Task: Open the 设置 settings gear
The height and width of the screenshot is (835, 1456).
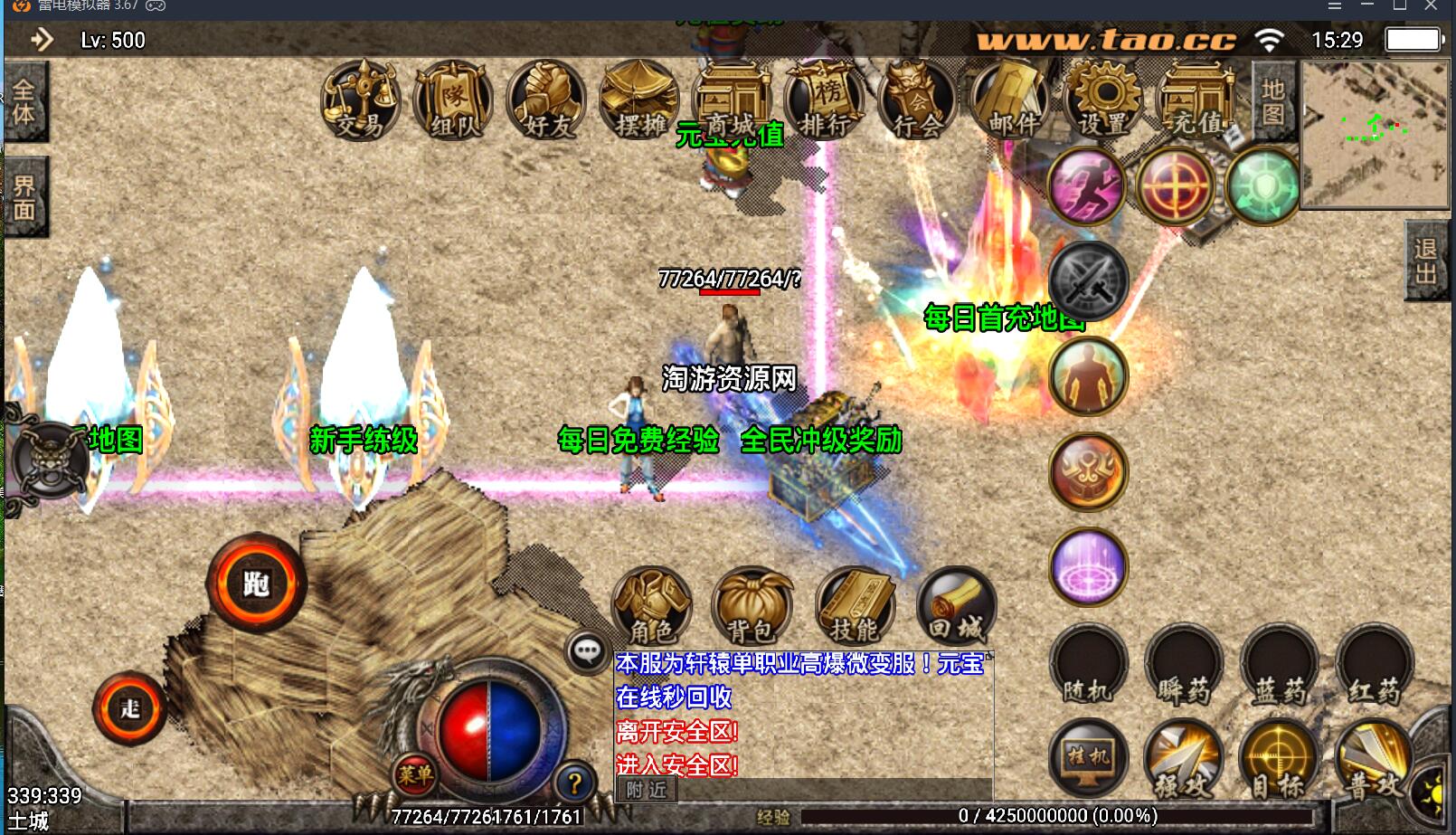Action: (1104, 100)
